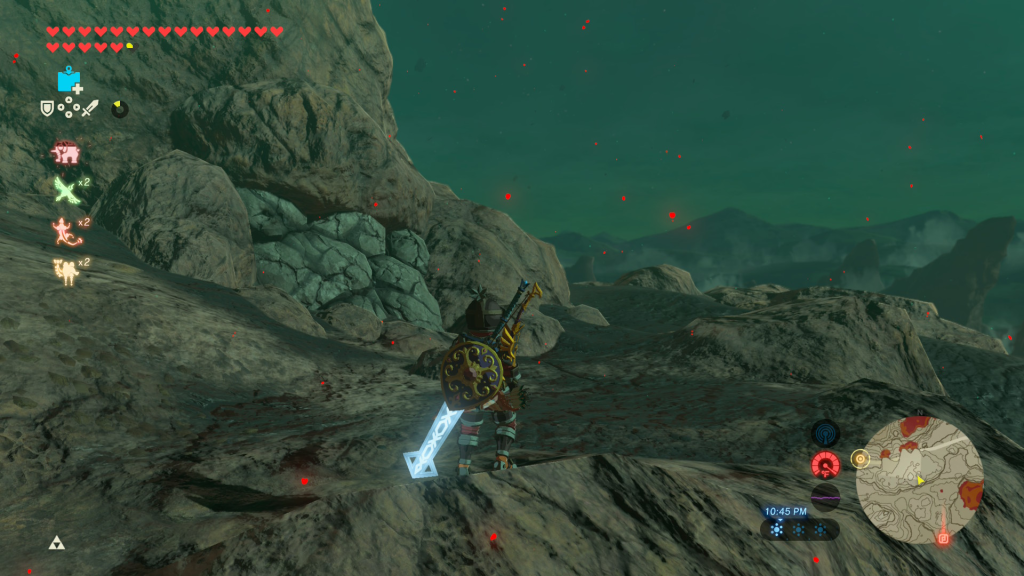Click the blue Sheikah Sensor icon
Viewport: 1024px width, 576px height.
(x=825, y=433)
